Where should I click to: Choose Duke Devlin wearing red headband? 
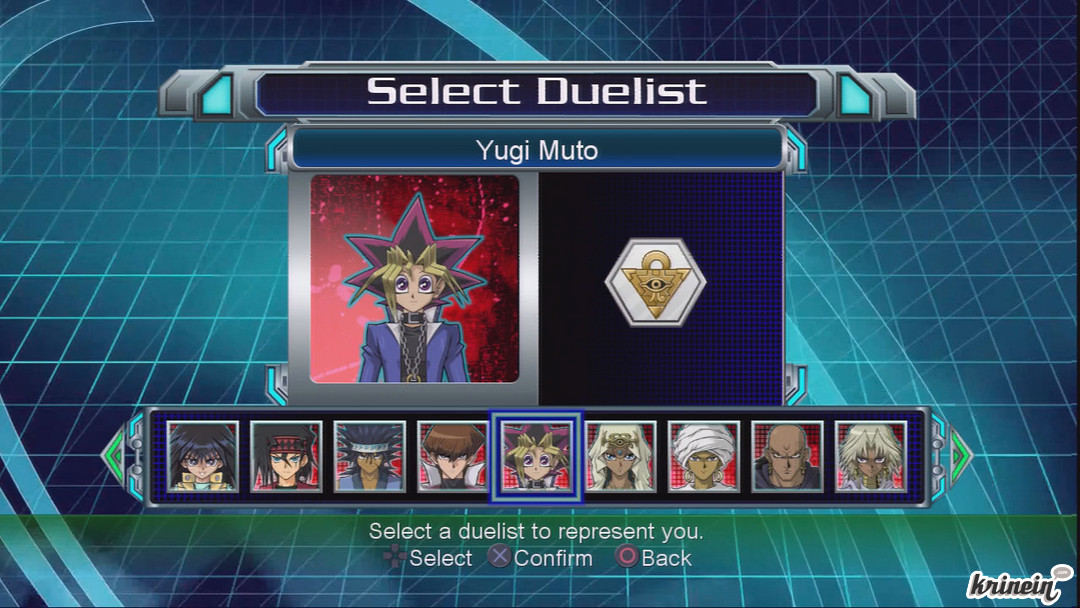tap(286, 456)
